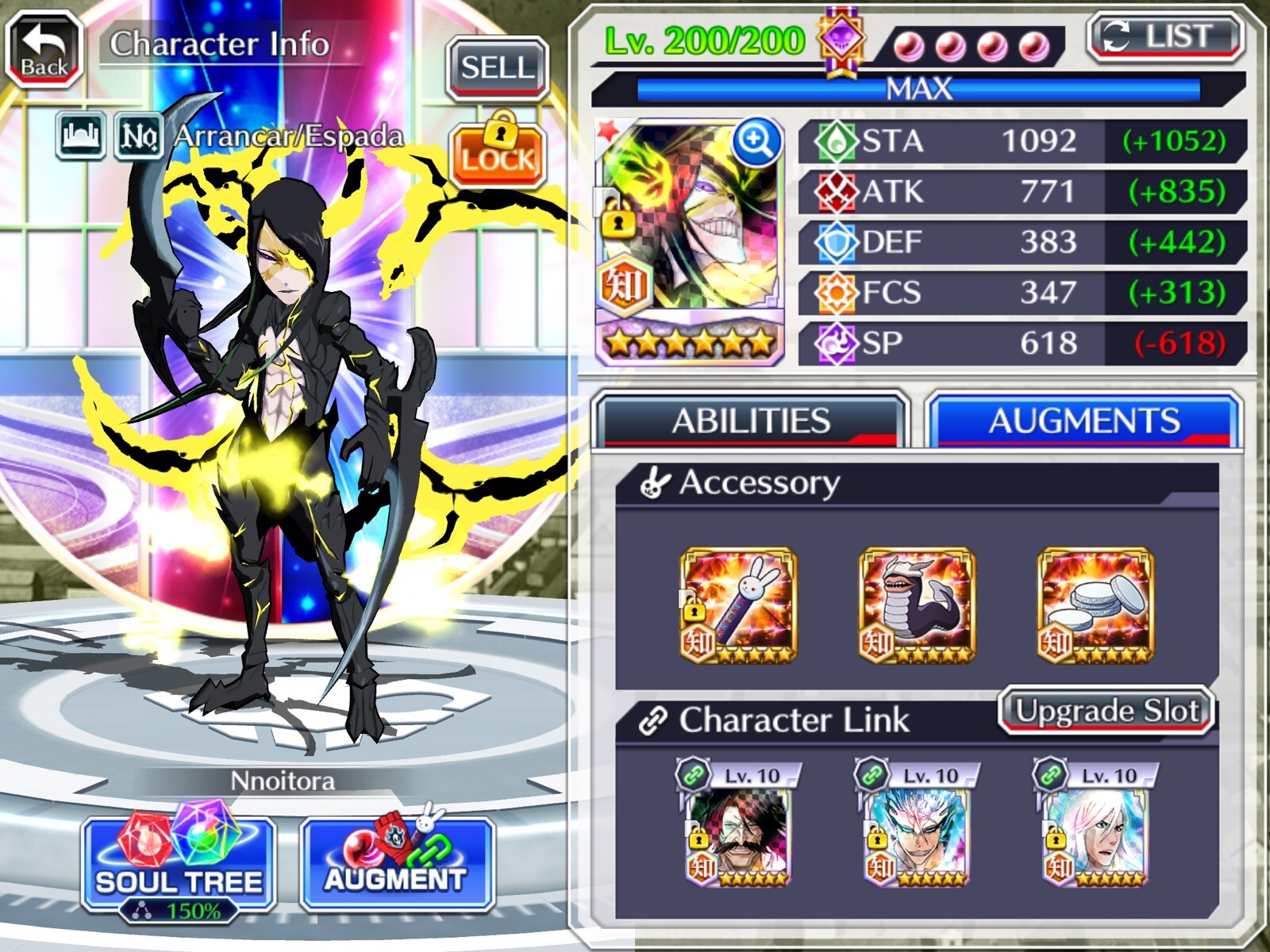Viewport: 1270px width, 952px height.
Task: Open the mustached man character link
Action: pyautogui.click(x=738, y=835)
